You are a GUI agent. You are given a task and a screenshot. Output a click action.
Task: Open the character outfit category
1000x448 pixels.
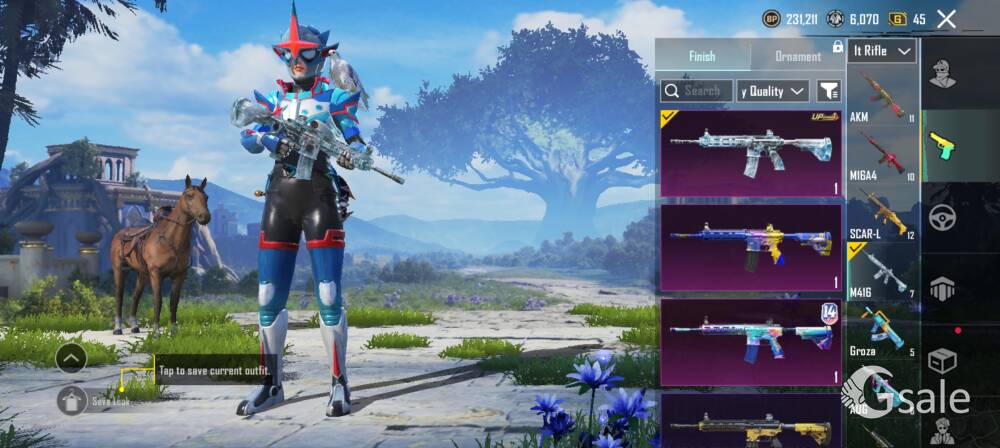pos(943,72)
